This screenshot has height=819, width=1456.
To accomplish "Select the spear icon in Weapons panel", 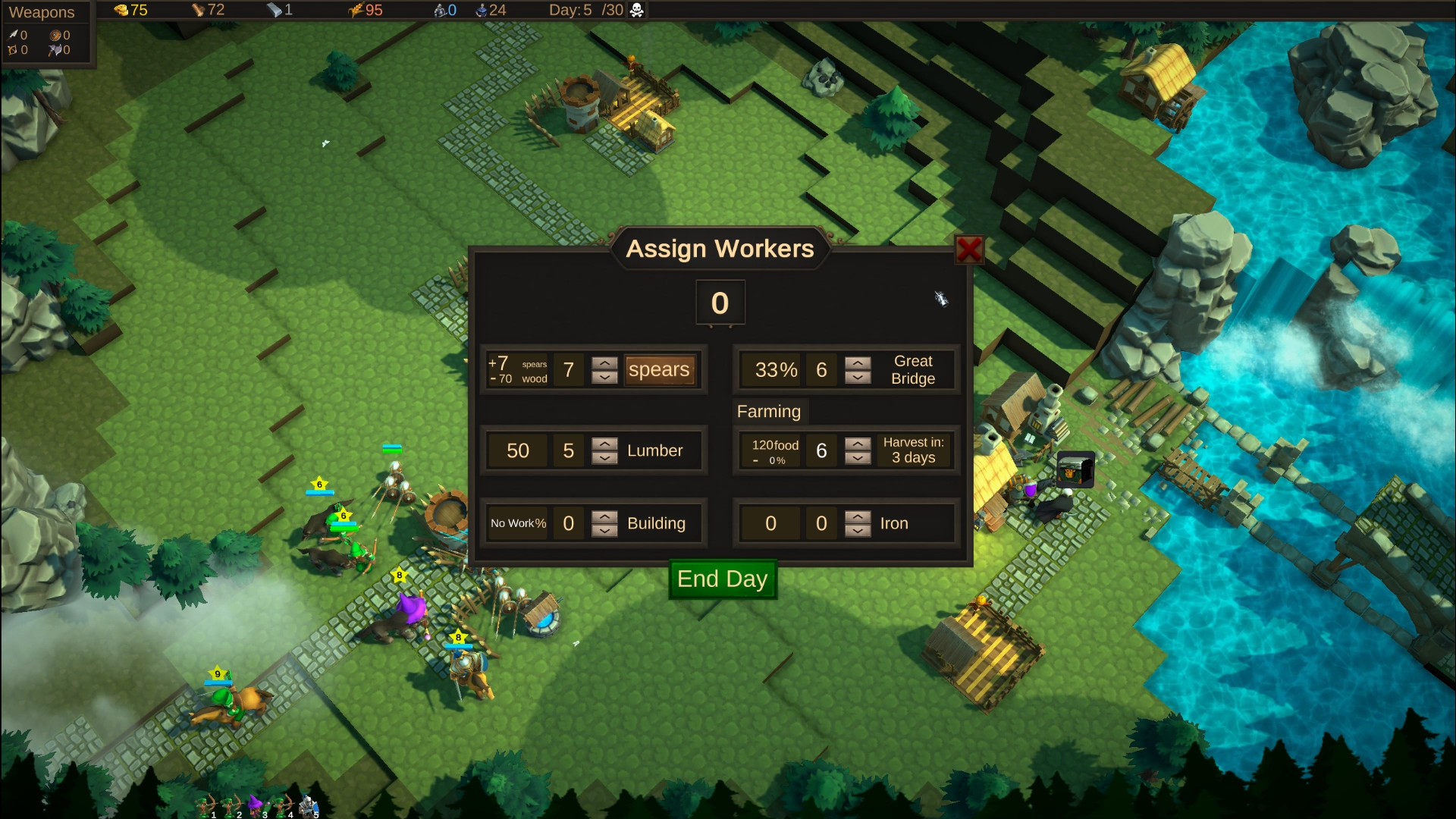I will pos(14,35).
